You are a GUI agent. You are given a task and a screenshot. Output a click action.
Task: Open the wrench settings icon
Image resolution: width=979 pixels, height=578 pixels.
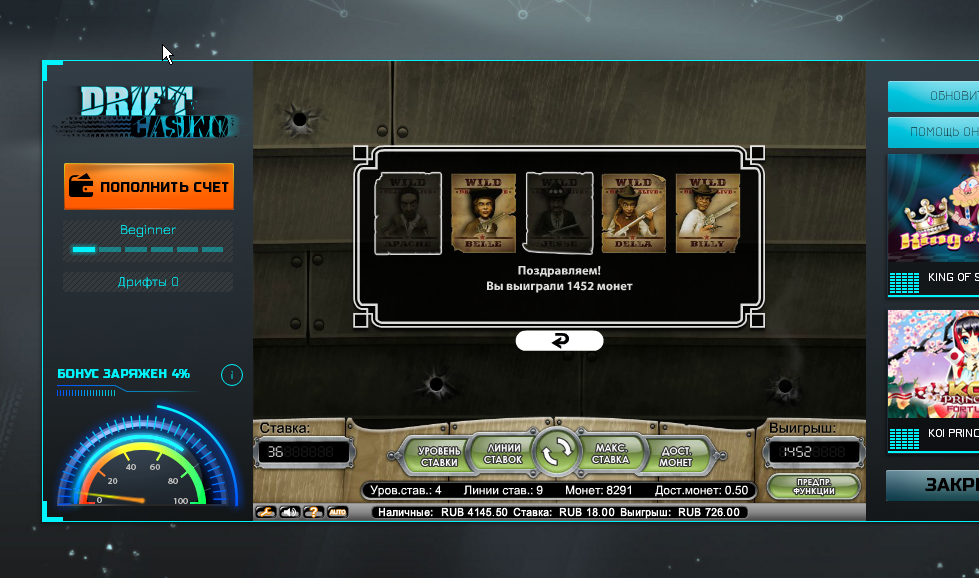(x=266, y=512)
